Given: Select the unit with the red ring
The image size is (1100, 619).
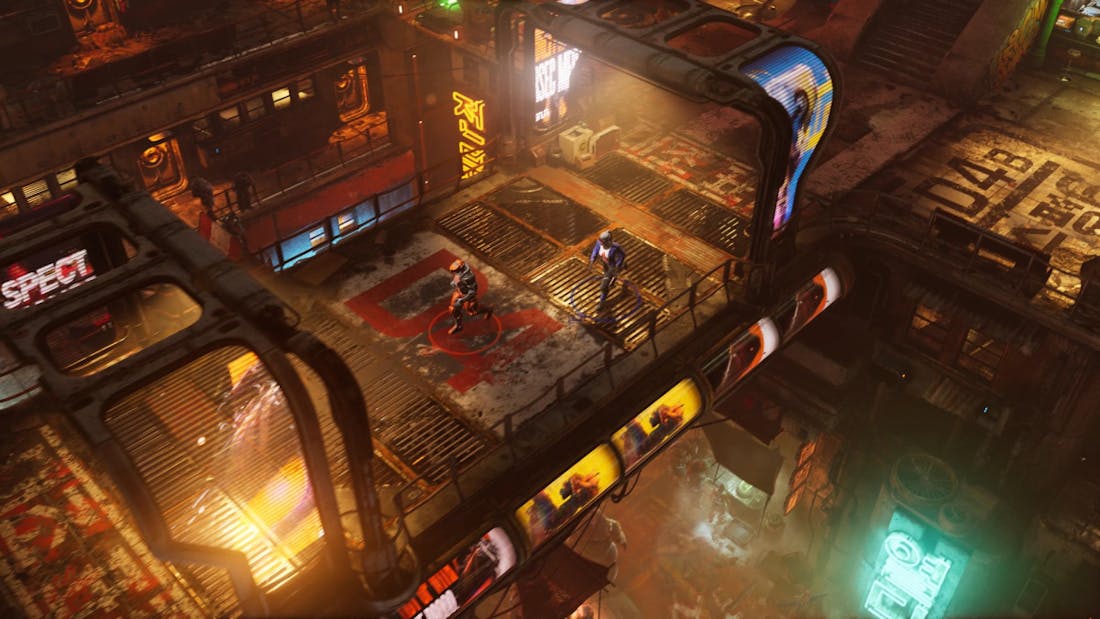Looking at the screenshot, I should 462,297.
